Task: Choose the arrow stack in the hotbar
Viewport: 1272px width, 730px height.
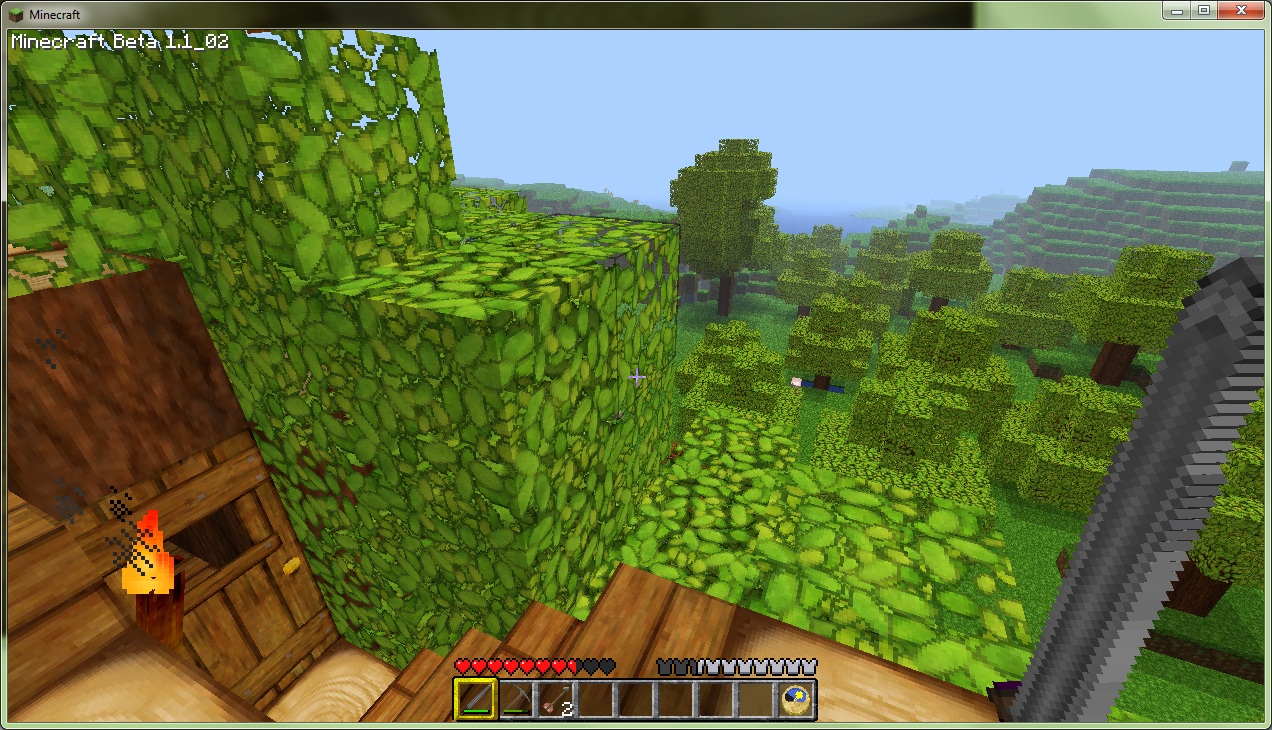Action: click(x=555, y=698)
